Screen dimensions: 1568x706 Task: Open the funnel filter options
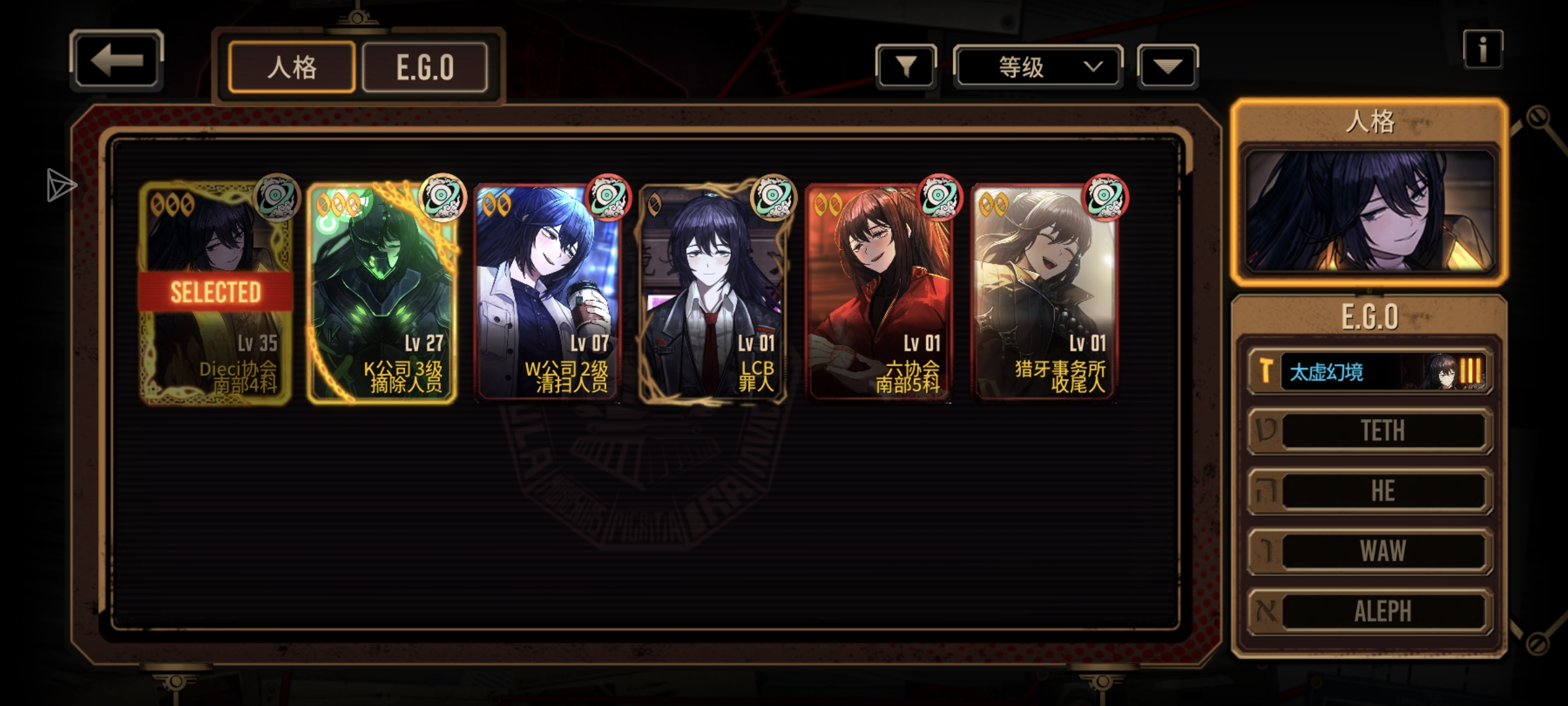(x=906, y=66)
